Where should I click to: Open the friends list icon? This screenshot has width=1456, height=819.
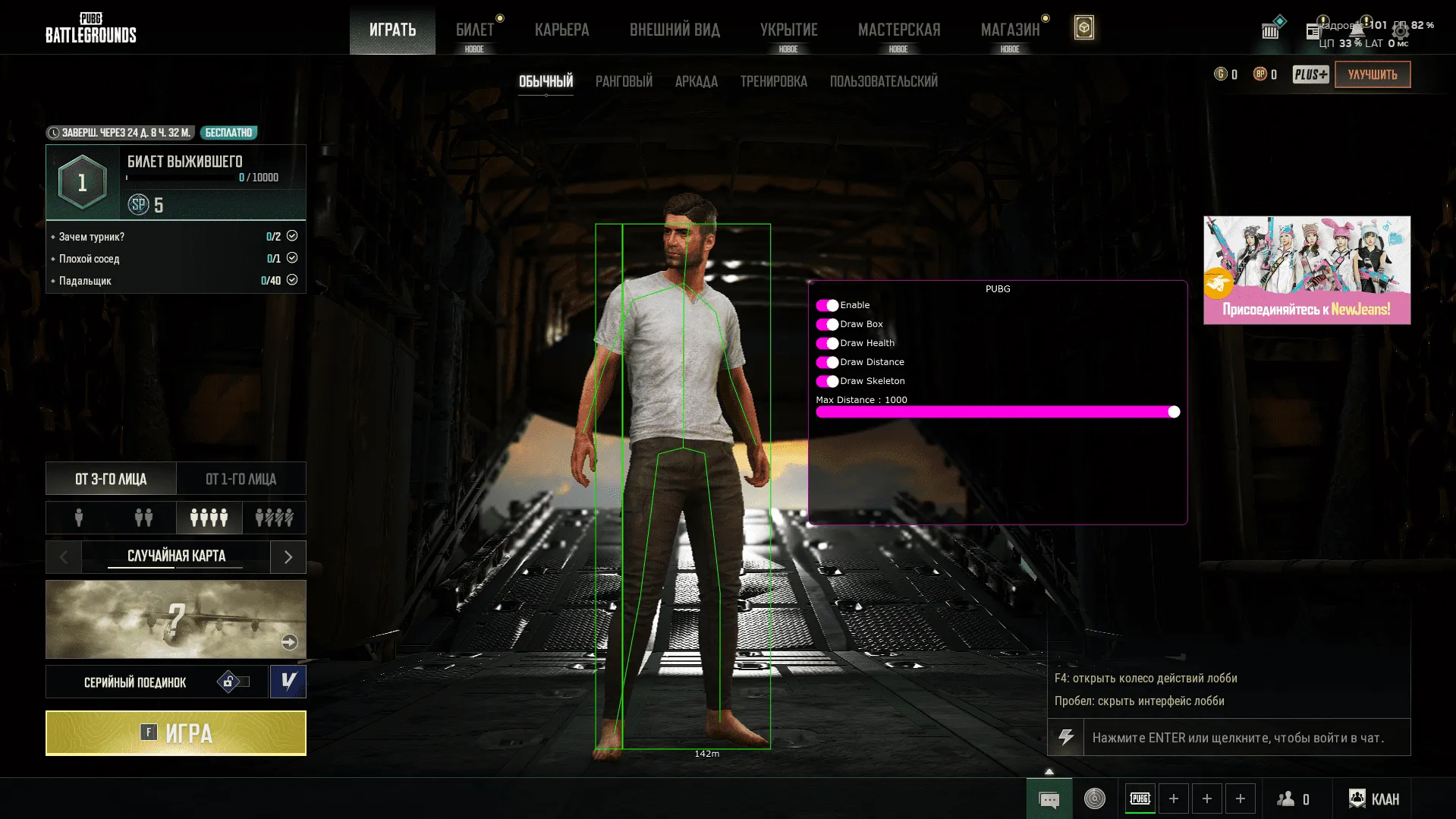tap(1286, 799)
